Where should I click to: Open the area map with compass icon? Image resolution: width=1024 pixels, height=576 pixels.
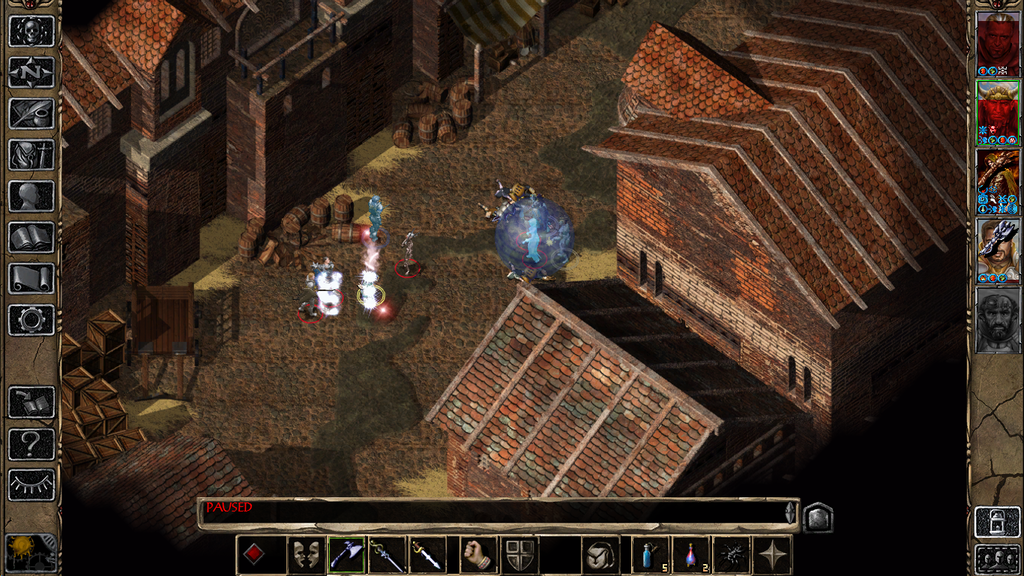31,72
